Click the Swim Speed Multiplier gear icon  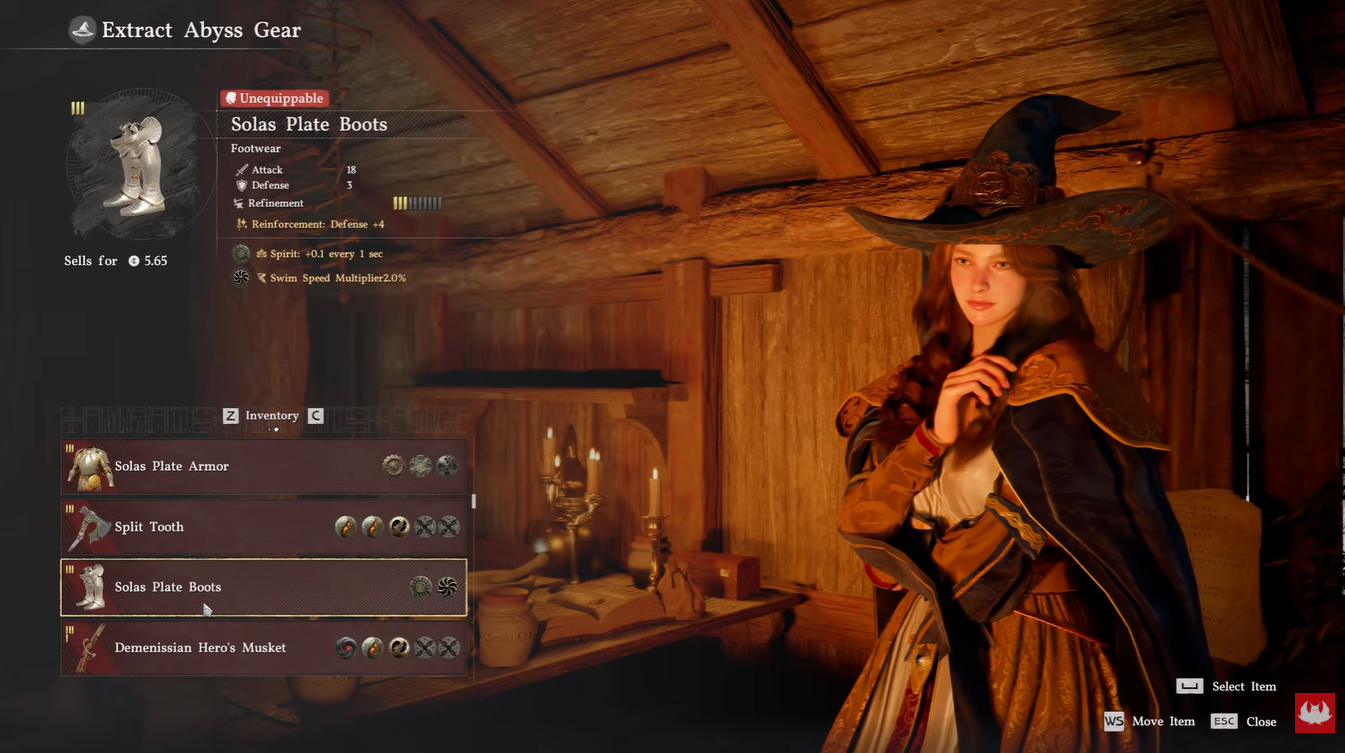coord(241,278)
